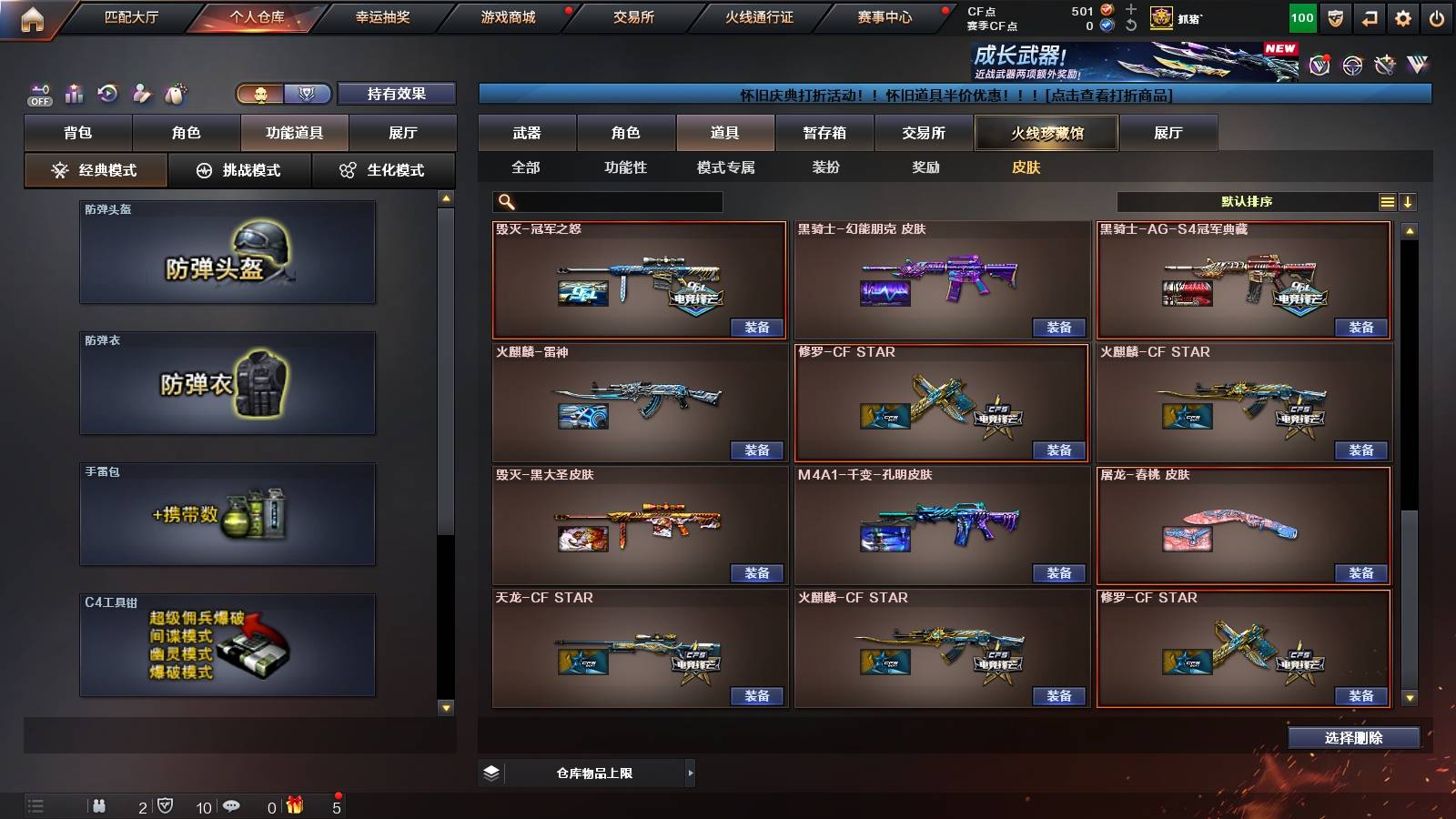Click the green 100 volume indicator
Screen dimensions: 1456x819
[1301, 16]
